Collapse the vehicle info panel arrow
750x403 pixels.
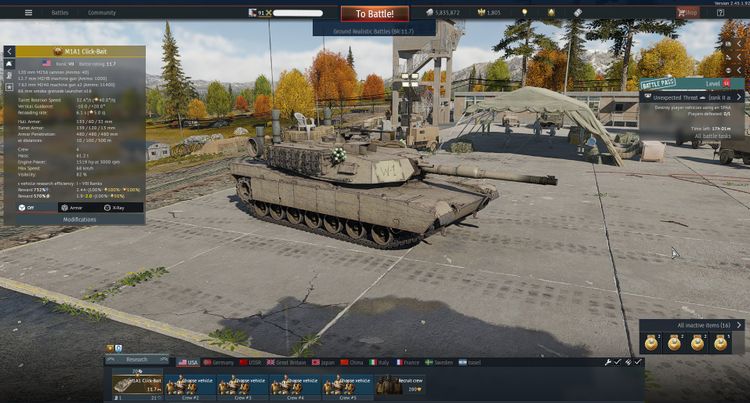[9, 51]
